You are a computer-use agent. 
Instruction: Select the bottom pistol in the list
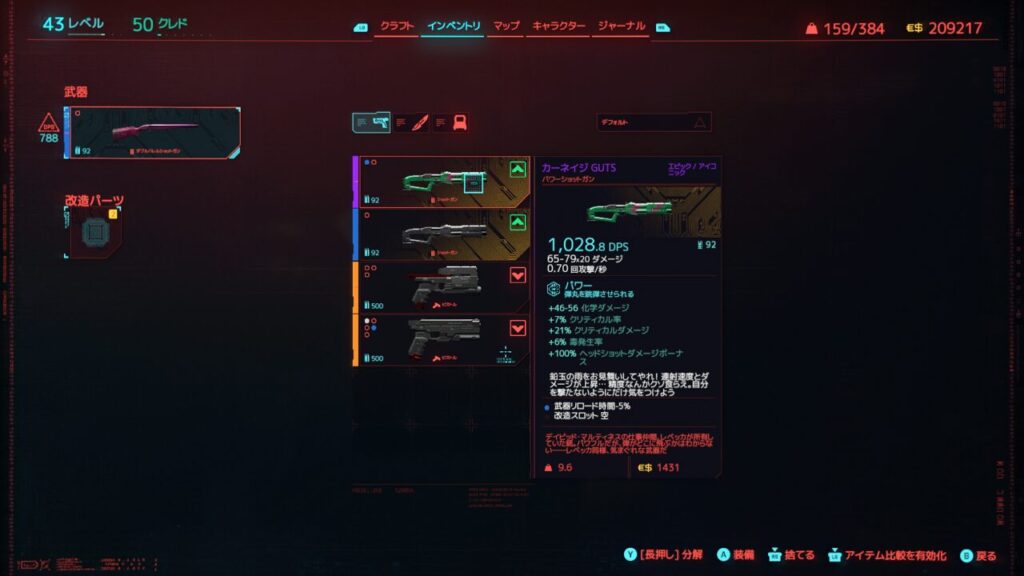pyautogui.click(x=442, y=340)
